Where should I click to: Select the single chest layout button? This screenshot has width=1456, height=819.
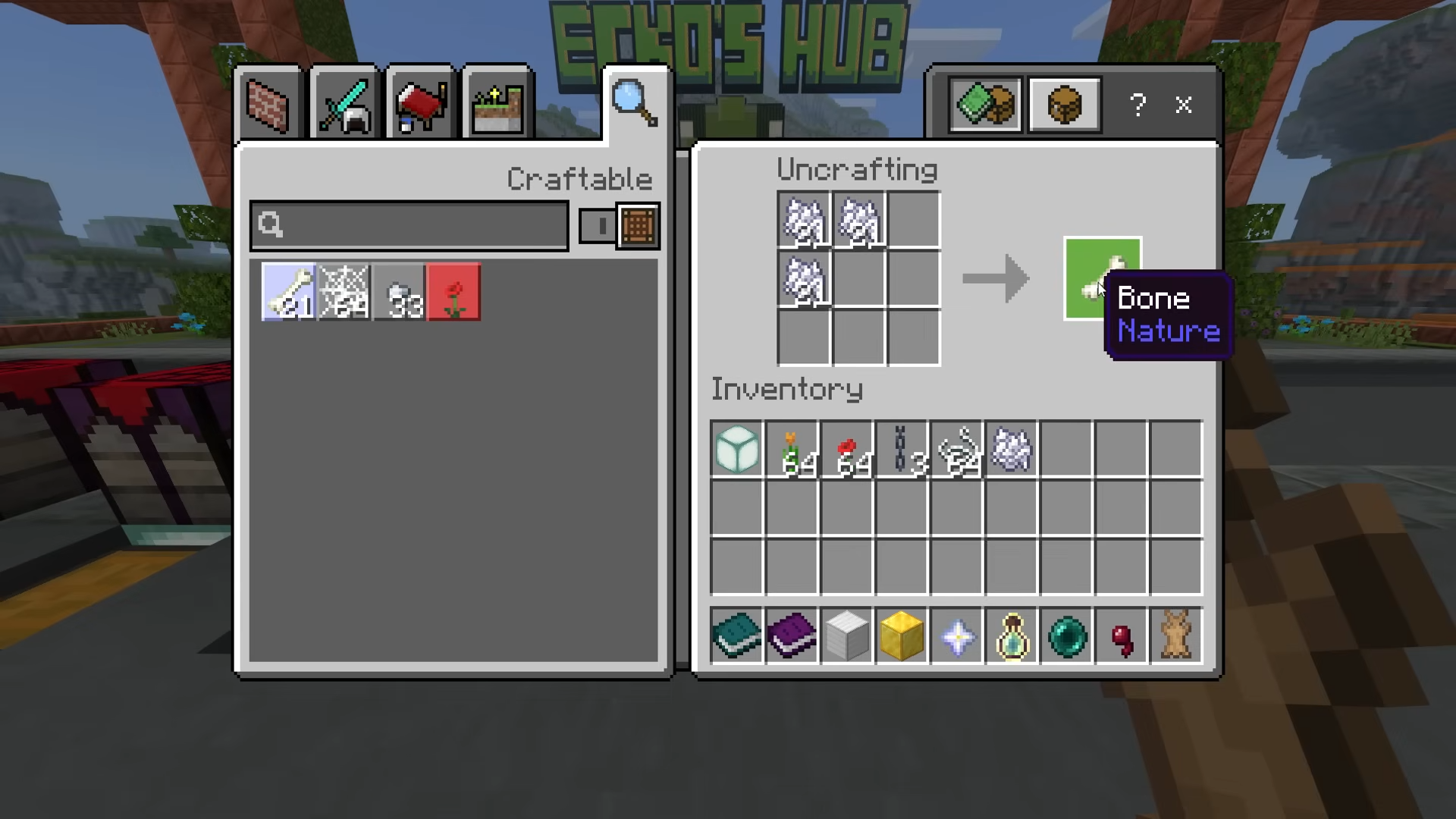(x=1064, y=105)
